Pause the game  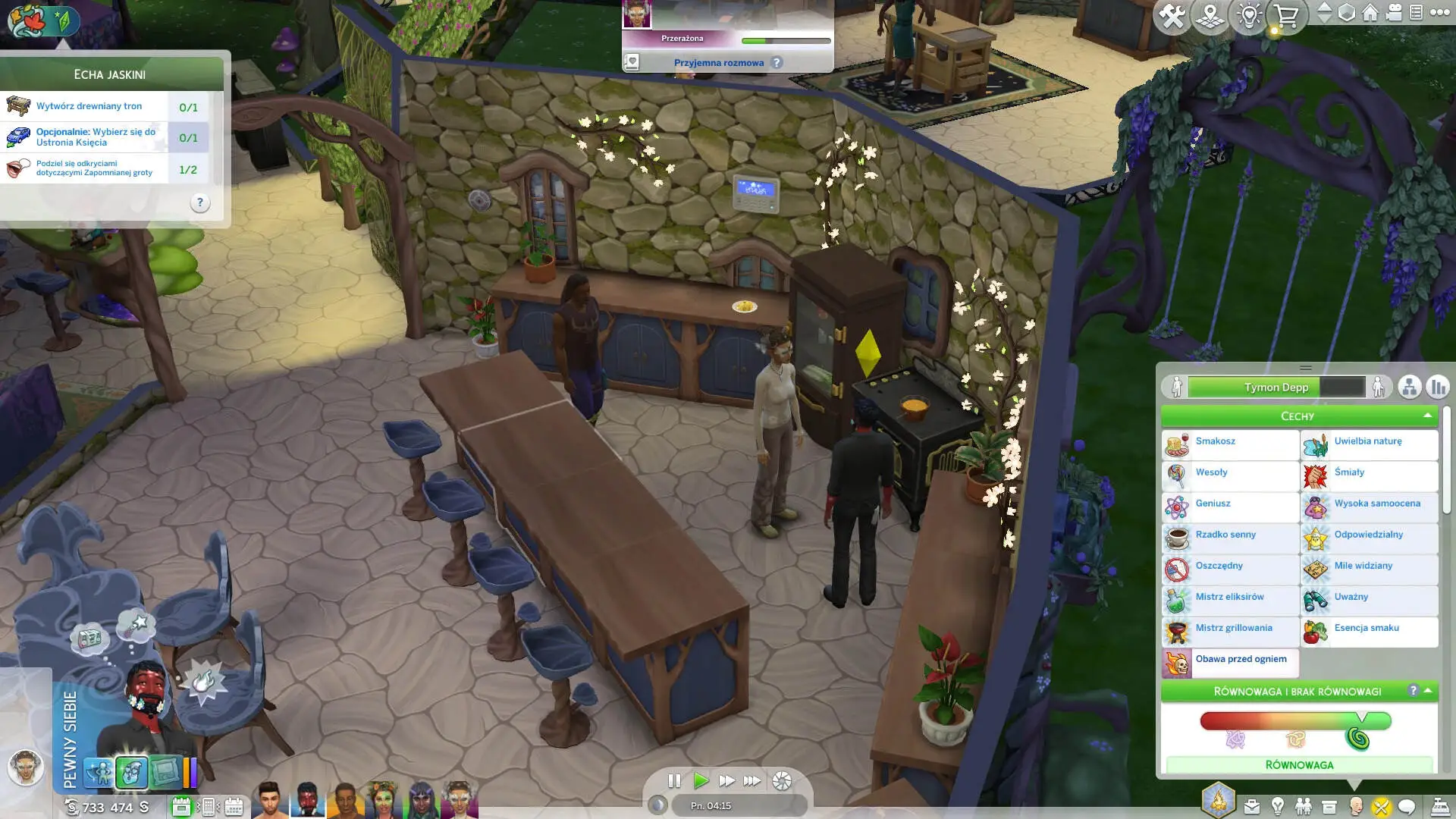[674, 780]
